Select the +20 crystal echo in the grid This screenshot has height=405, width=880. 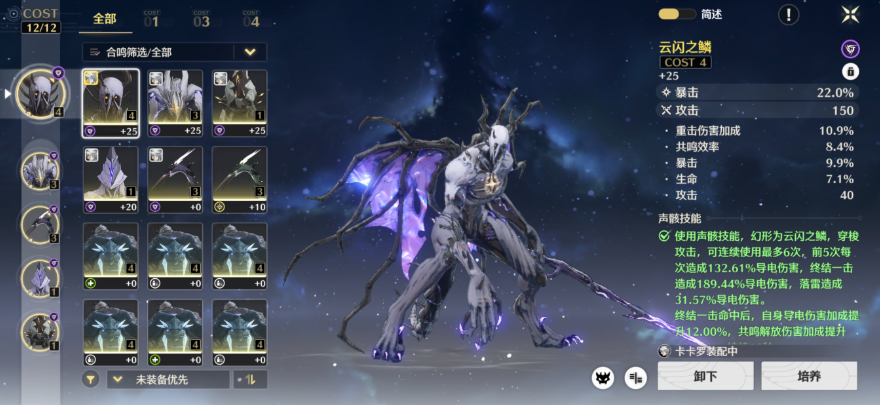click(110, 179)
